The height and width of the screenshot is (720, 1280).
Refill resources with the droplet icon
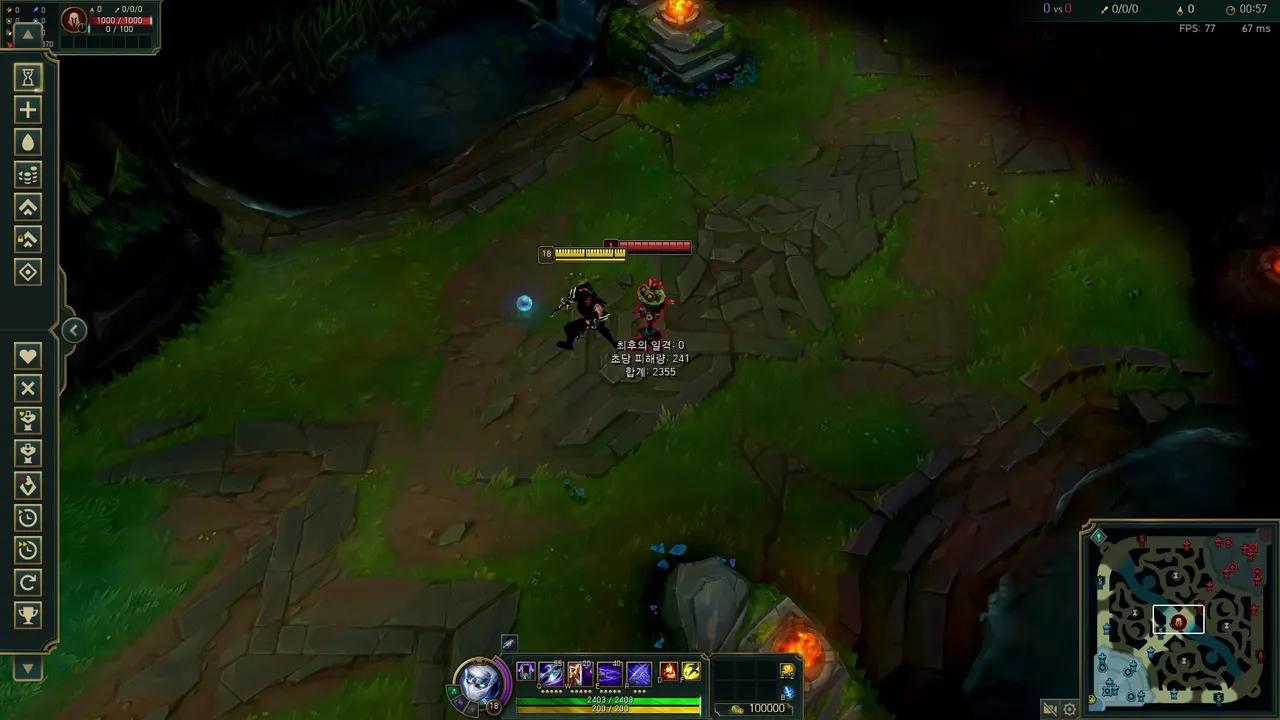click(28, 142)
